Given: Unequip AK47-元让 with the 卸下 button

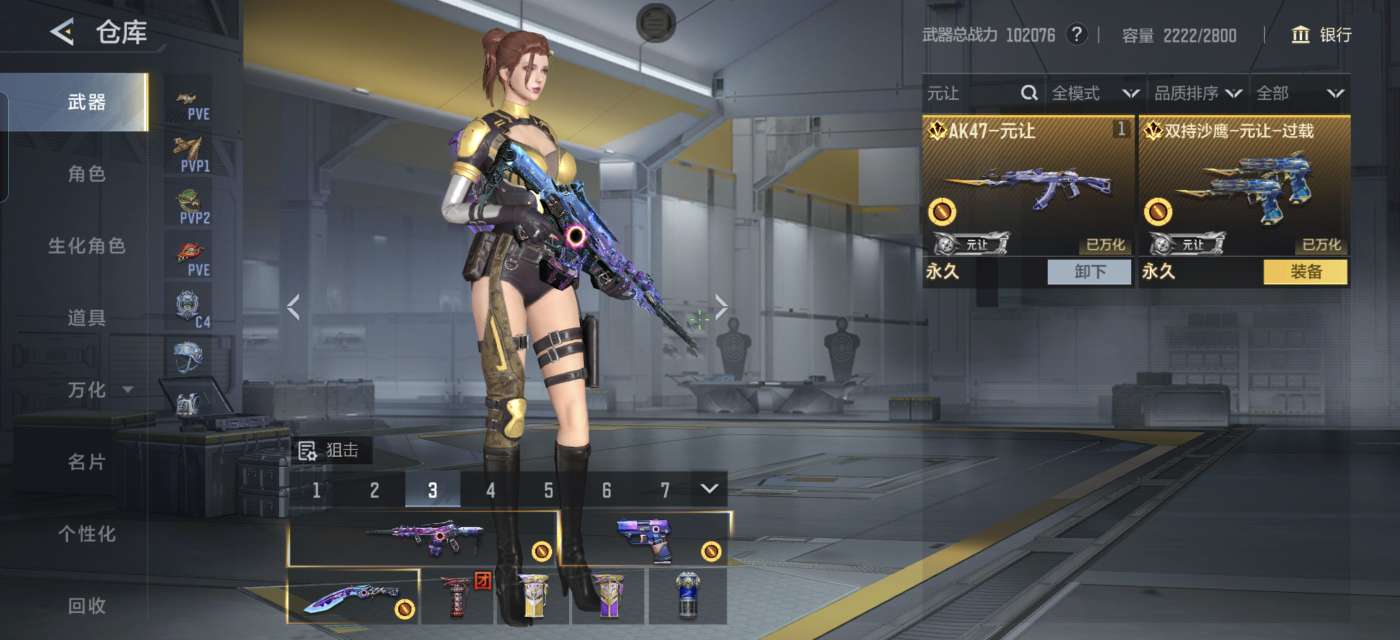Looking at the screenshot, I should tap(1089, 272).
